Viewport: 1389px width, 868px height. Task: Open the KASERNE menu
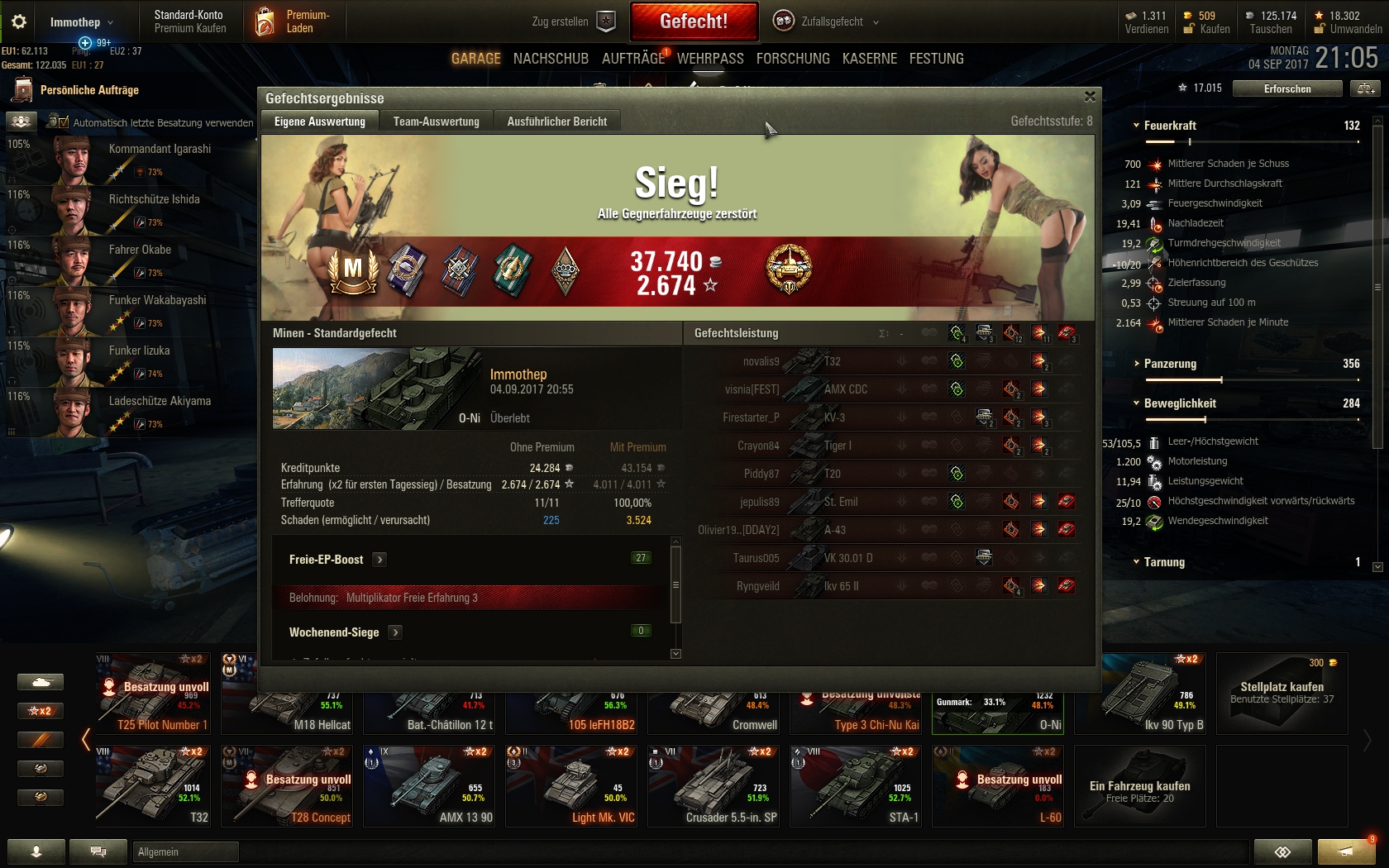point(869,59)
